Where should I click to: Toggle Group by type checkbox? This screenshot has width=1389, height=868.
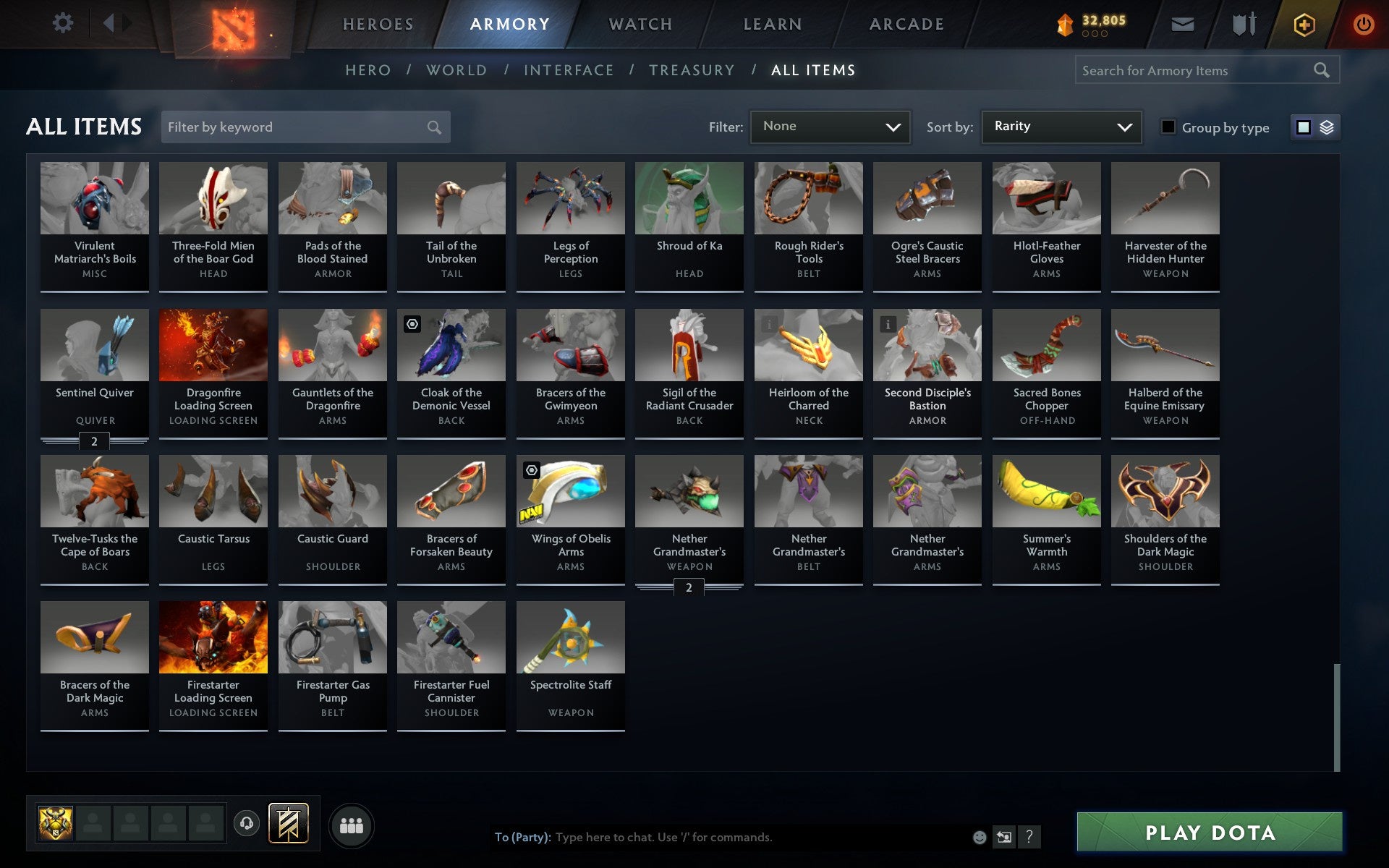click(1167, 127)
